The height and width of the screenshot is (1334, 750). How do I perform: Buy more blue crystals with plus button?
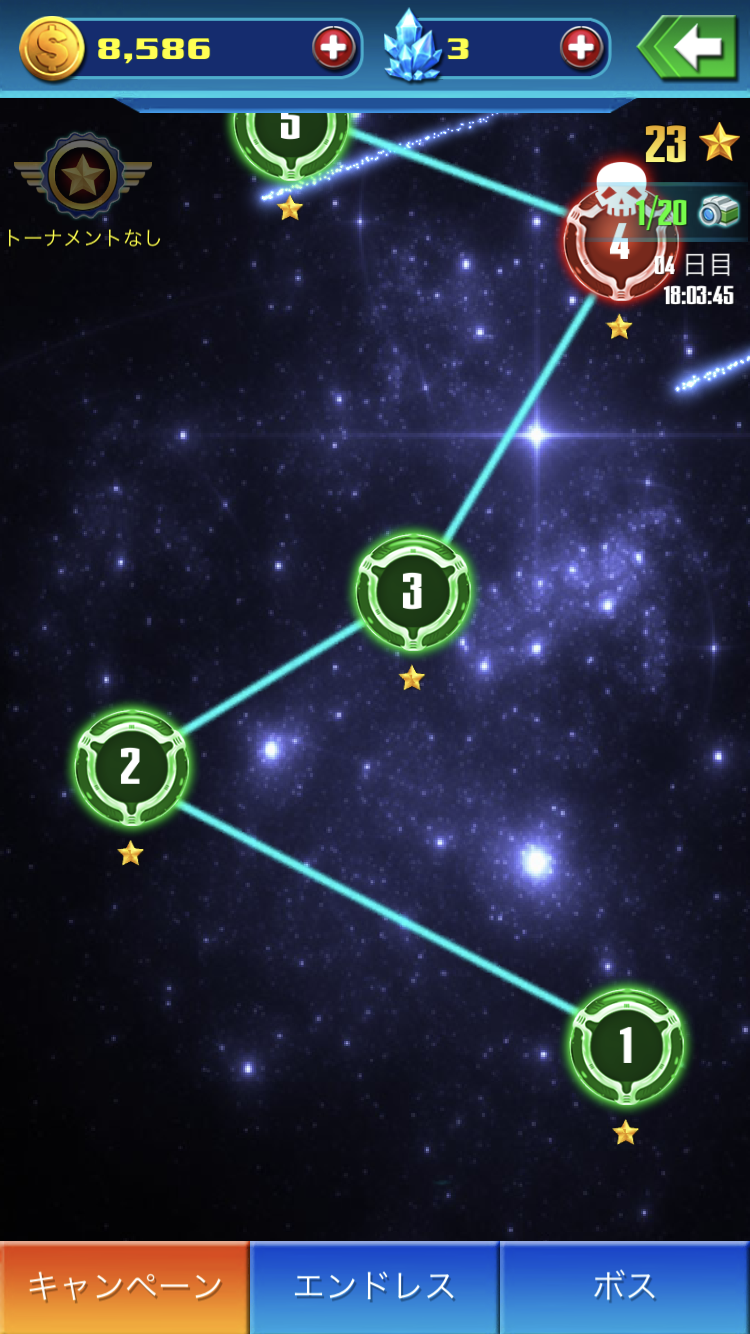pyautogui.click(x=581, y=47)
